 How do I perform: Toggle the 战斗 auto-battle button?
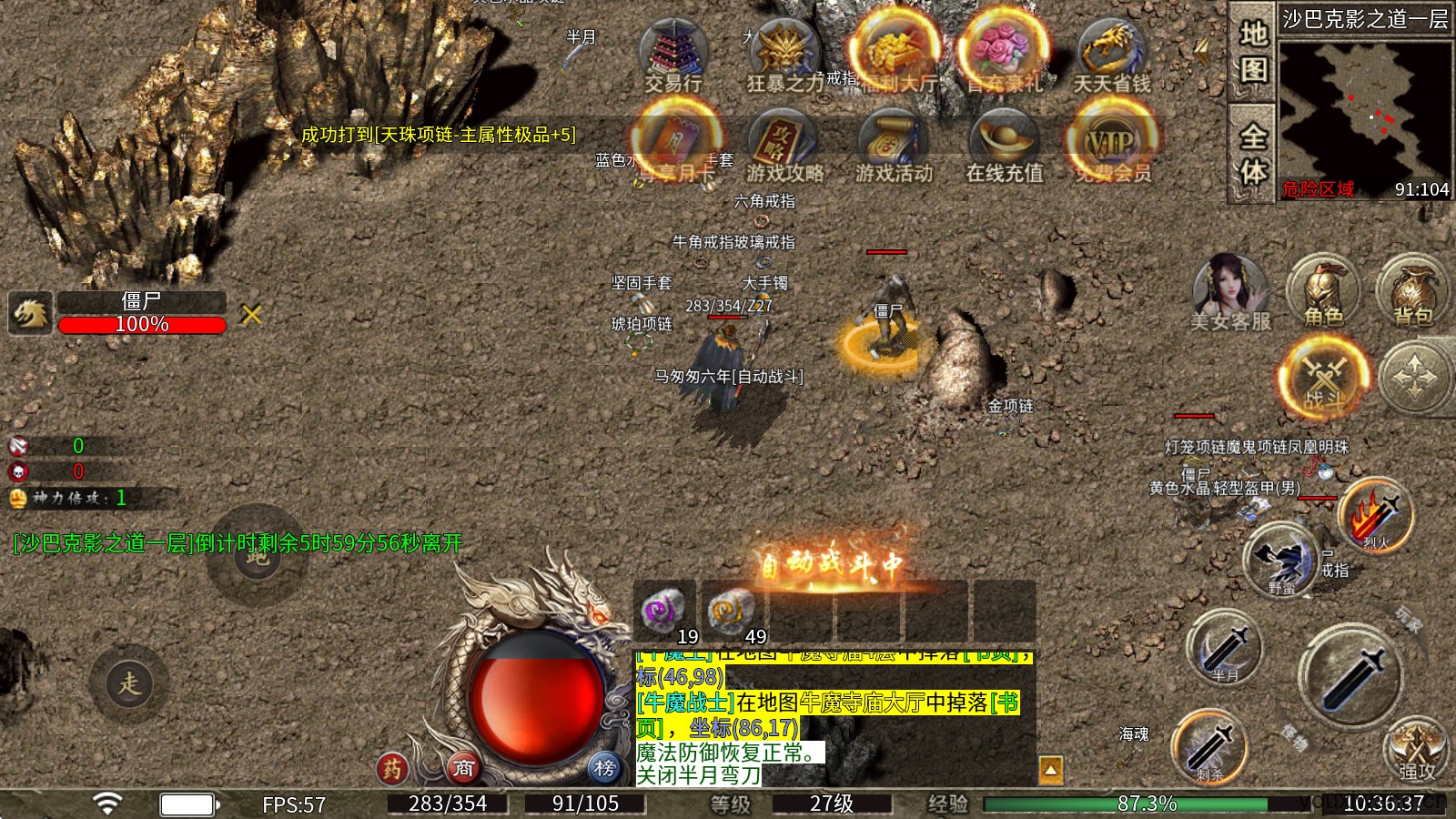coord(1324,378)
